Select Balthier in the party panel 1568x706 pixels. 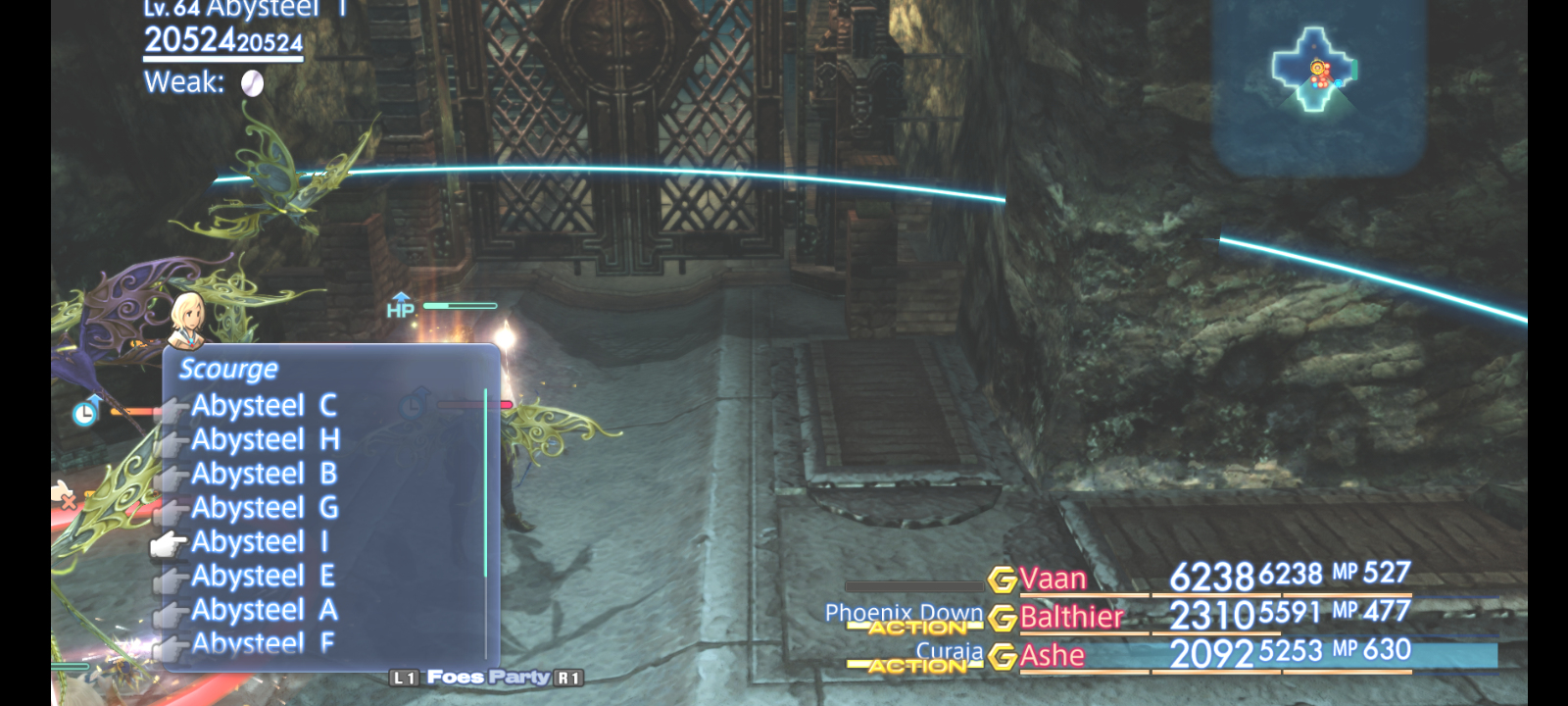pos(1071,617)
